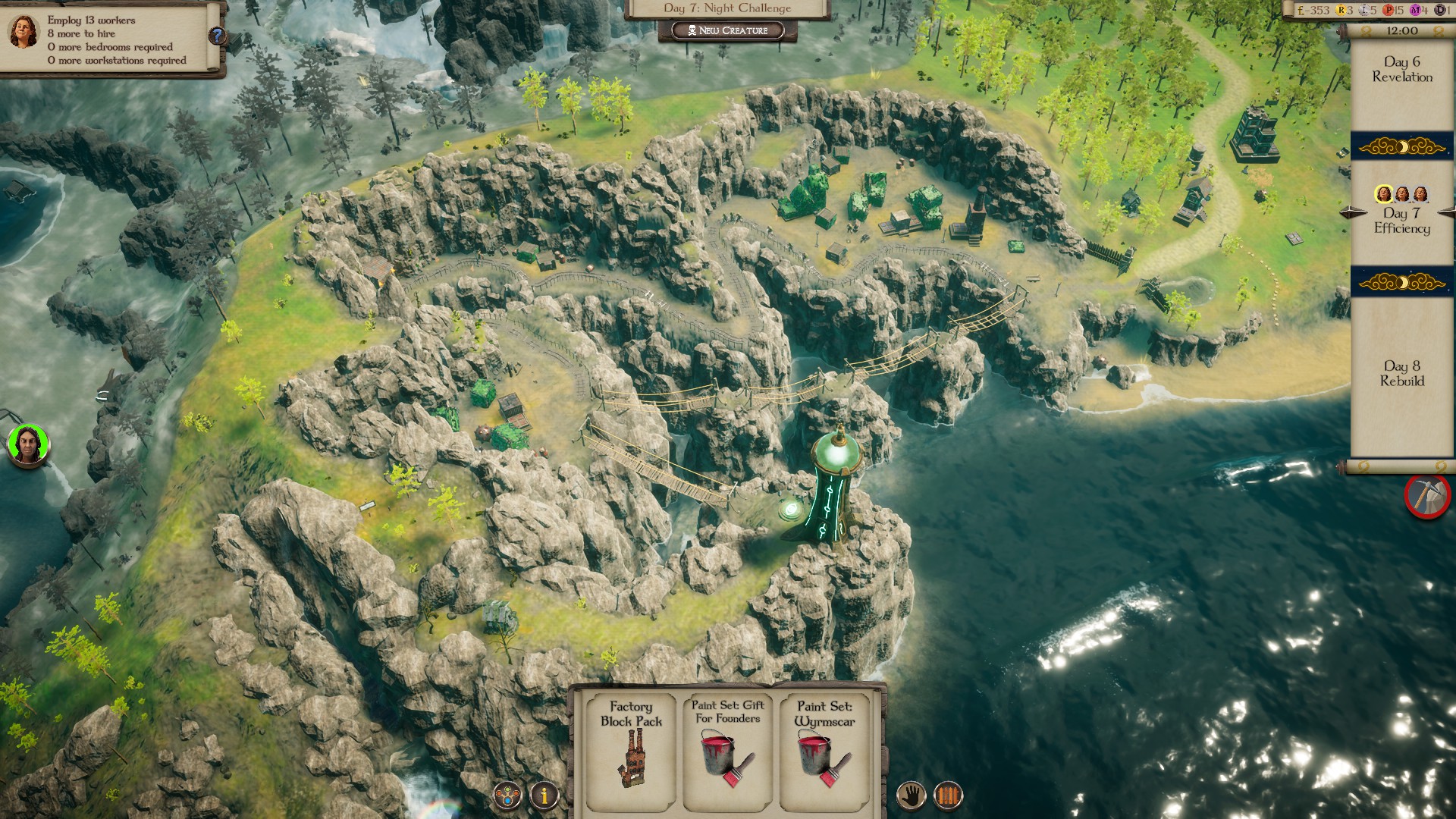Select the highlighted first worker portrait on Day 7
This screenshot has width=1456, height=819.
(x=1383, y=193)
